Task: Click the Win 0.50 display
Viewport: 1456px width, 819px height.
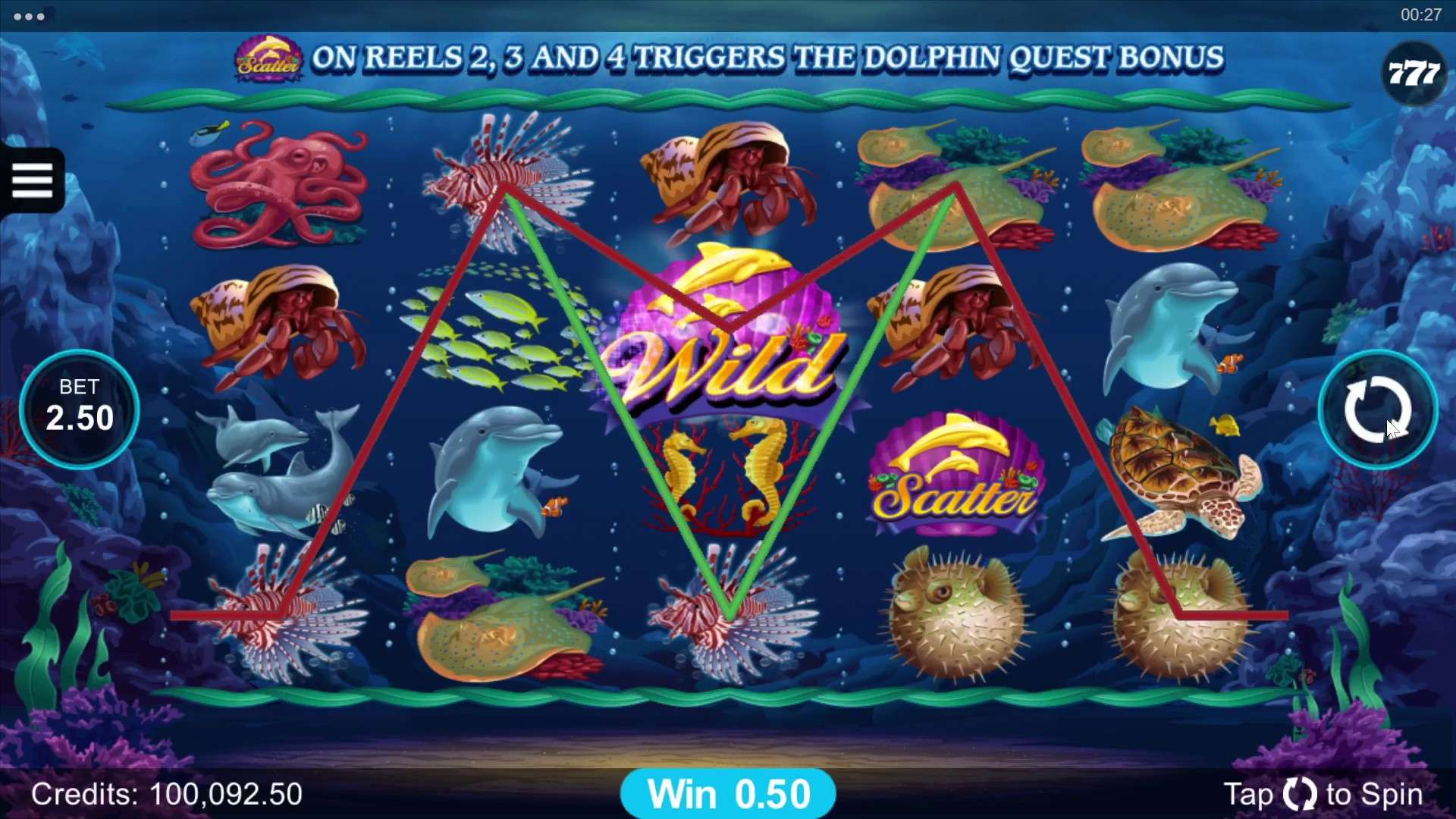Action: click(x=728, y=792)
